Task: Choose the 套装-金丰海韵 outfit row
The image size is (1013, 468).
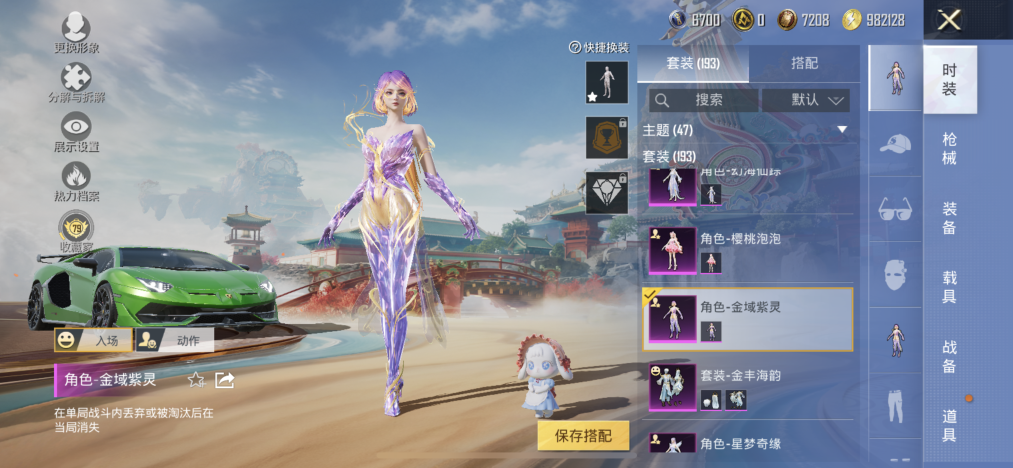Action: tap(745, 387)
